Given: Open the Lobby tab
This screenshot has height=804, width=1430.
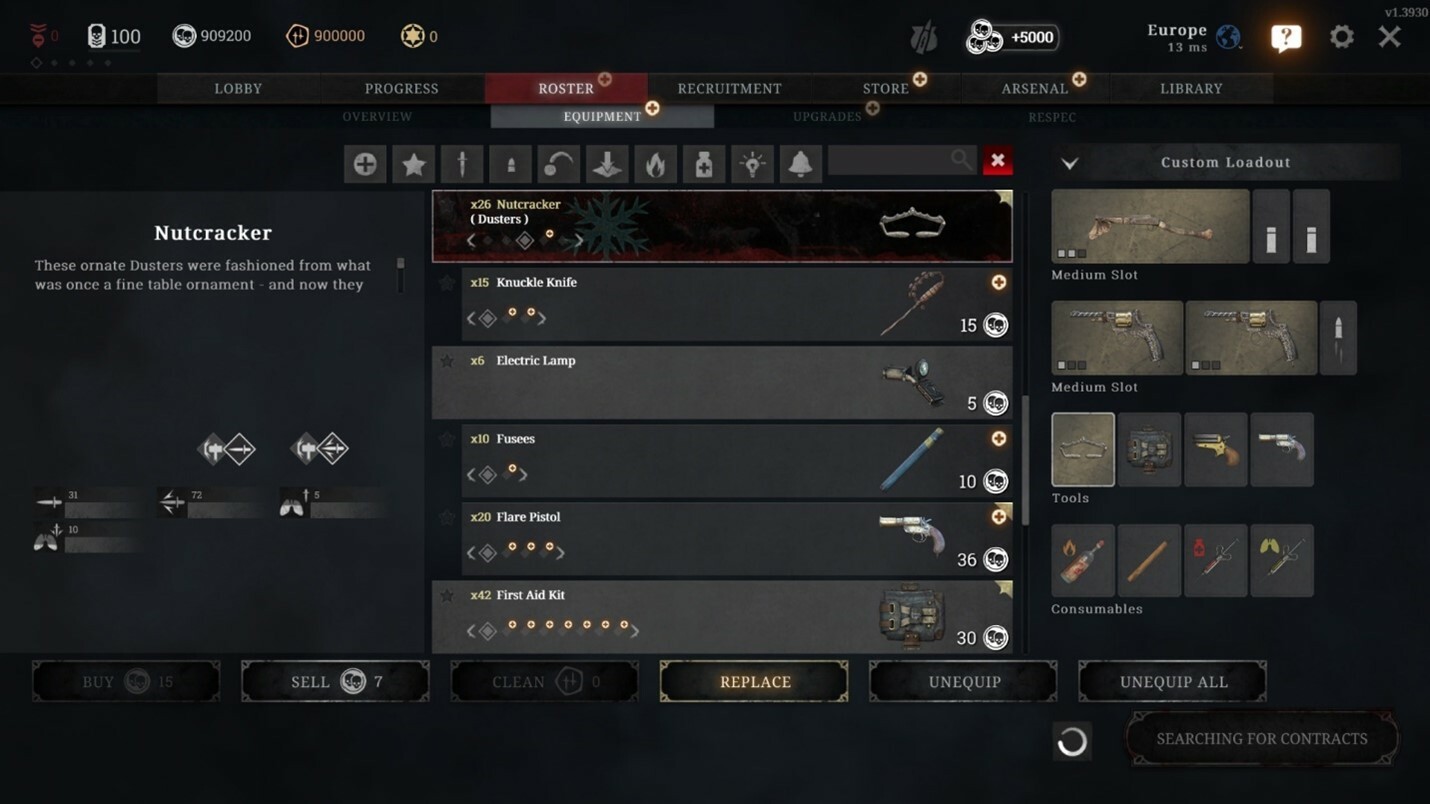Looking at the screenshot, I should point(238,88).
